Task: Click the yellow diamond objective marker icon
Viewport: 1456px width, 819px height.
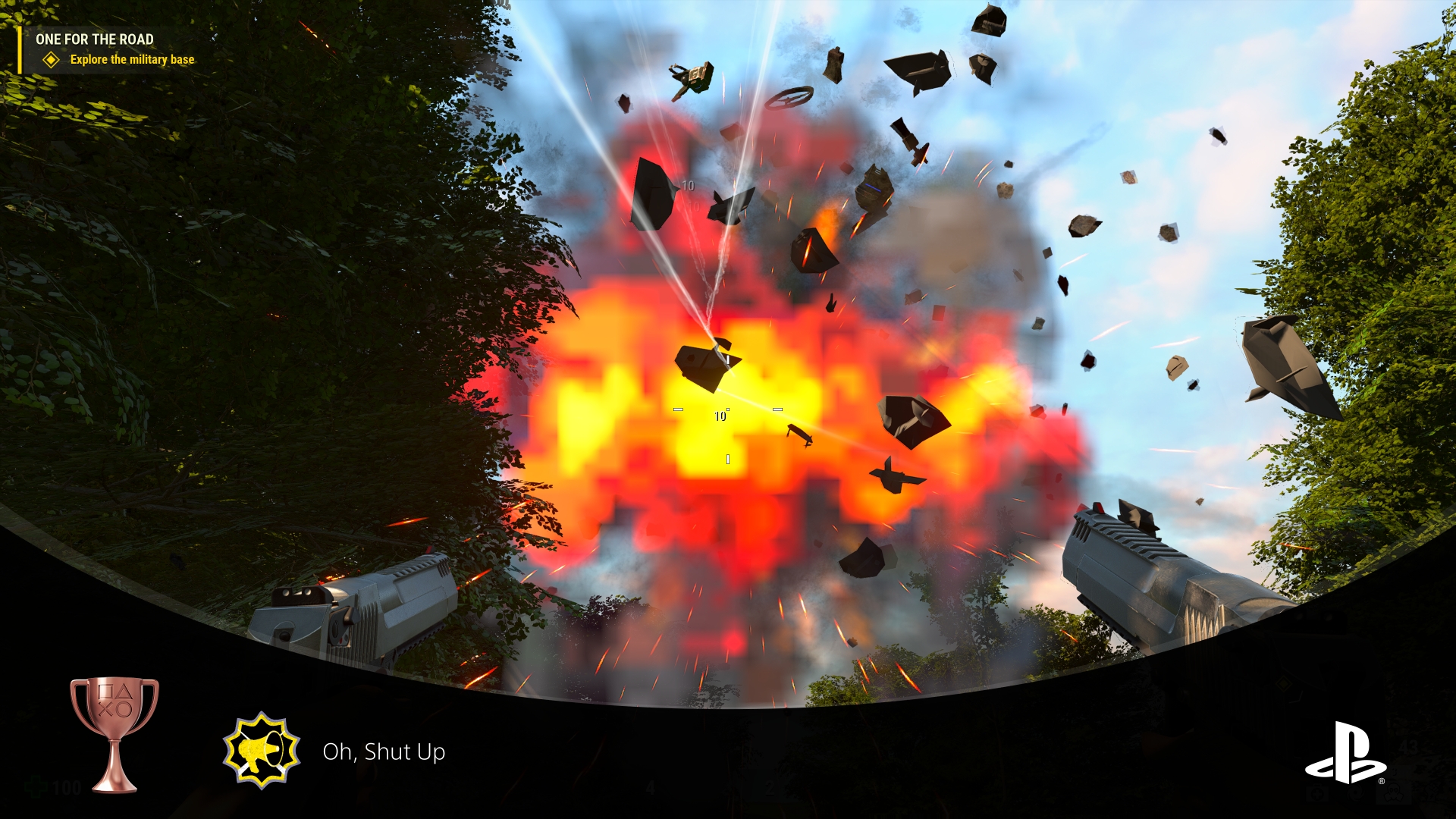Action: pyautogui.click(x=51, y=59)
